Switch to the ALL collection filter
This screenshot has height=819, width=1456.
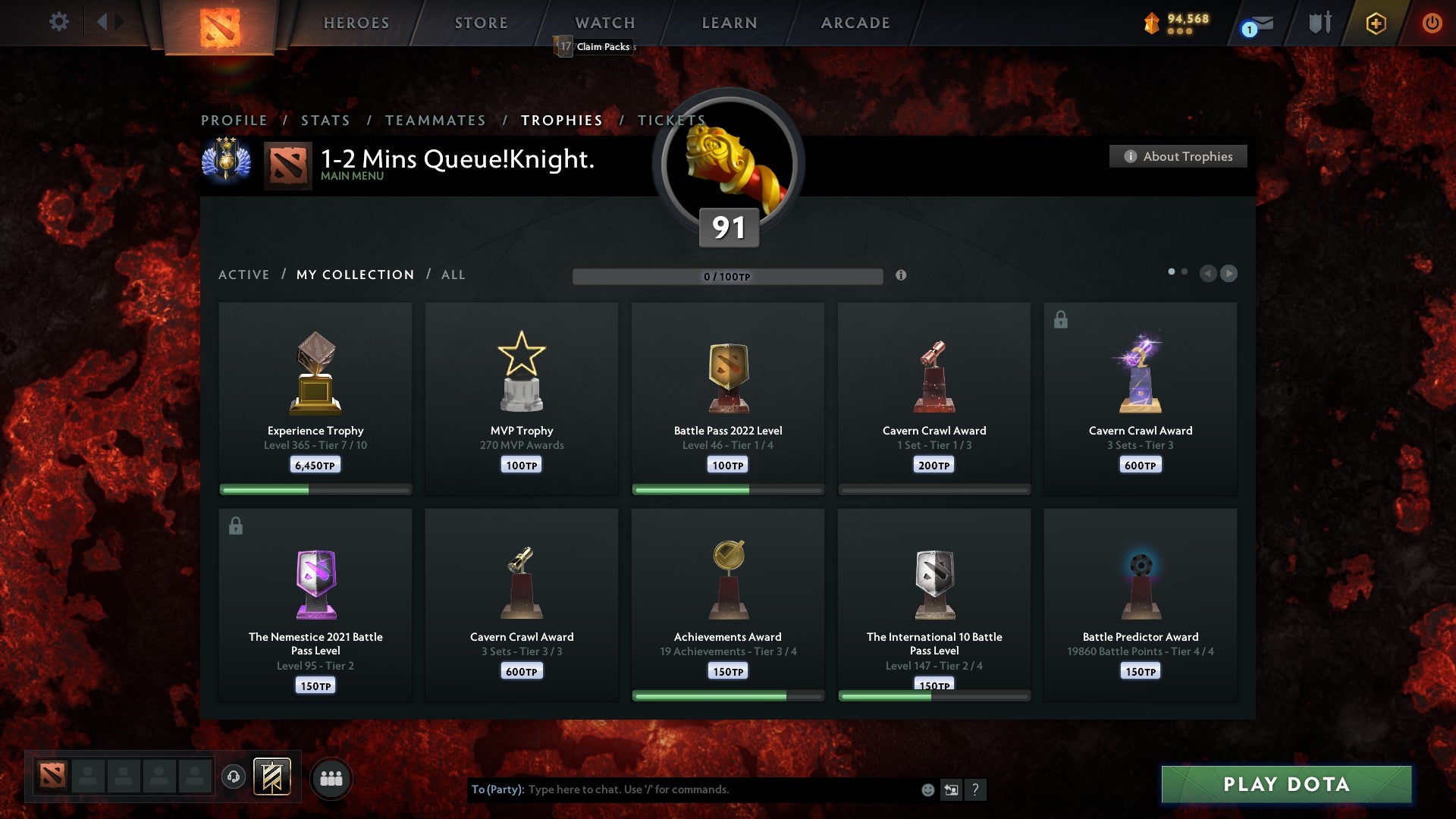click(453, 275)
